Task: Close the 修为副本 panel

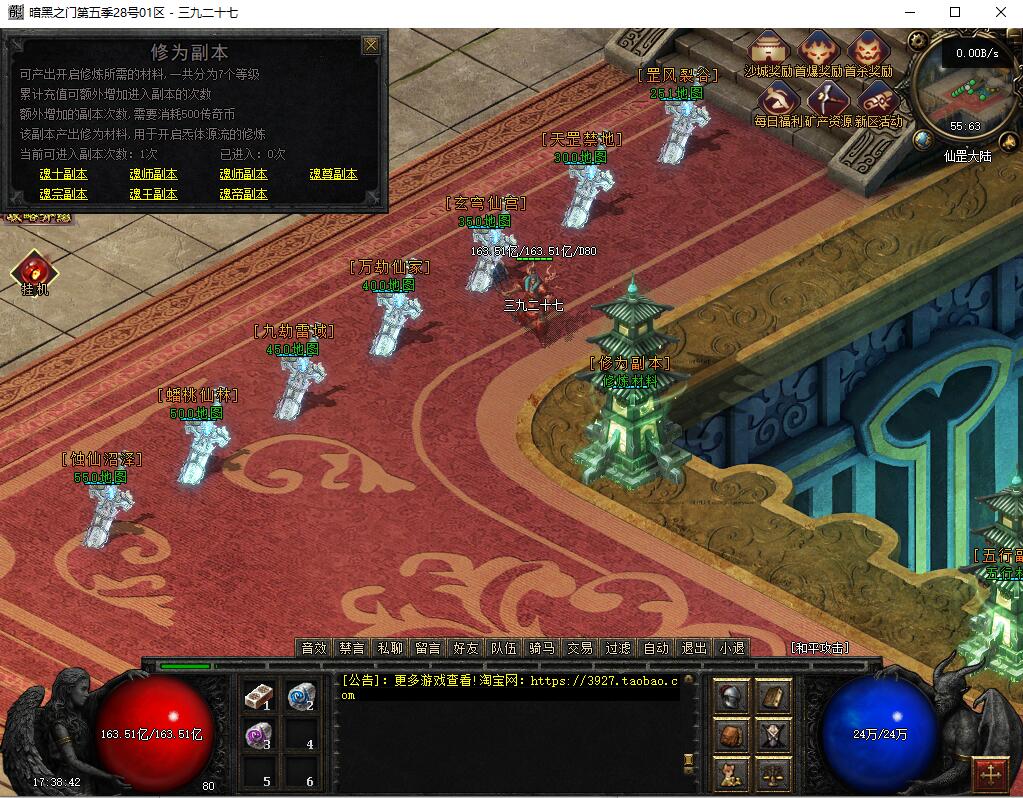Action: pos(371,45)
